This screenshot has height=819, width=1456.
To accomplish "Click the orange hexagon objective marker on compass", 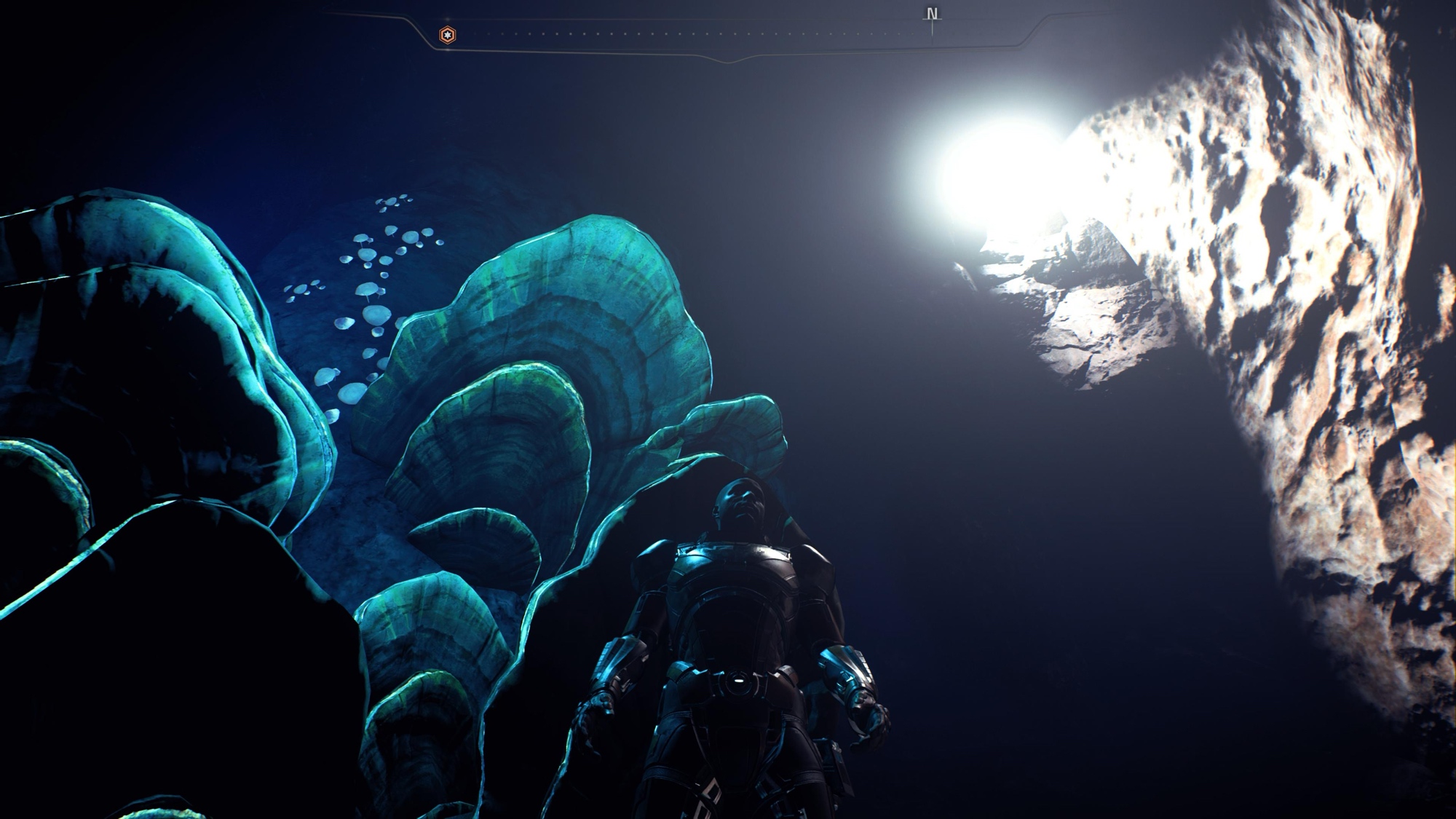I will [448, 34].
